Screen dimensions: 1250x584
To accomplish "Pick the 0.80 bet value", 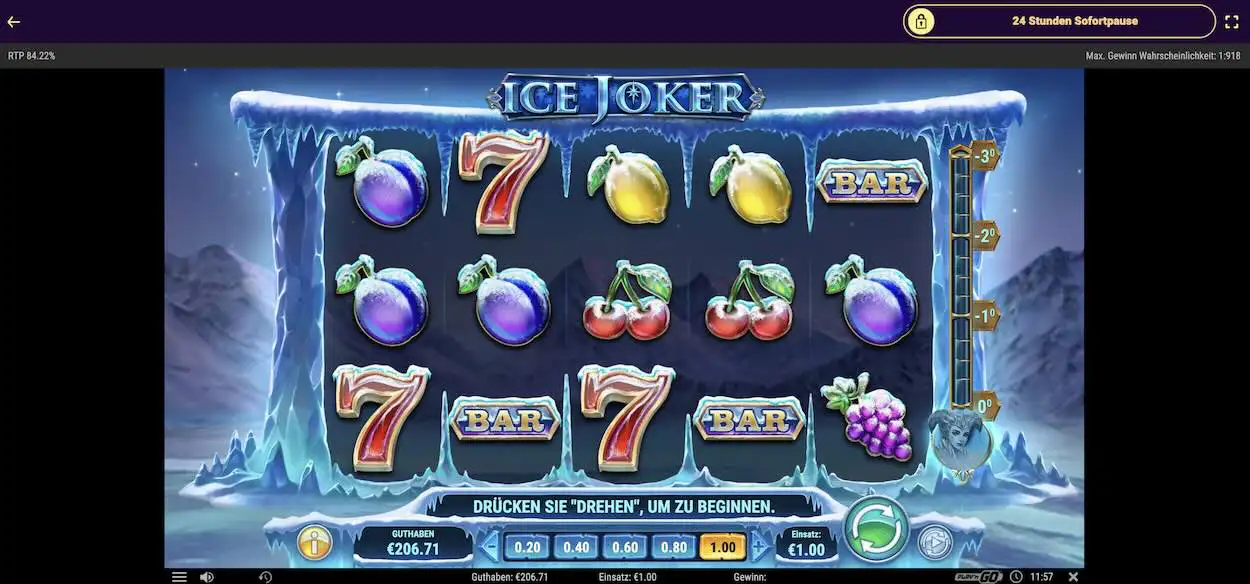I will coord(674,547).
